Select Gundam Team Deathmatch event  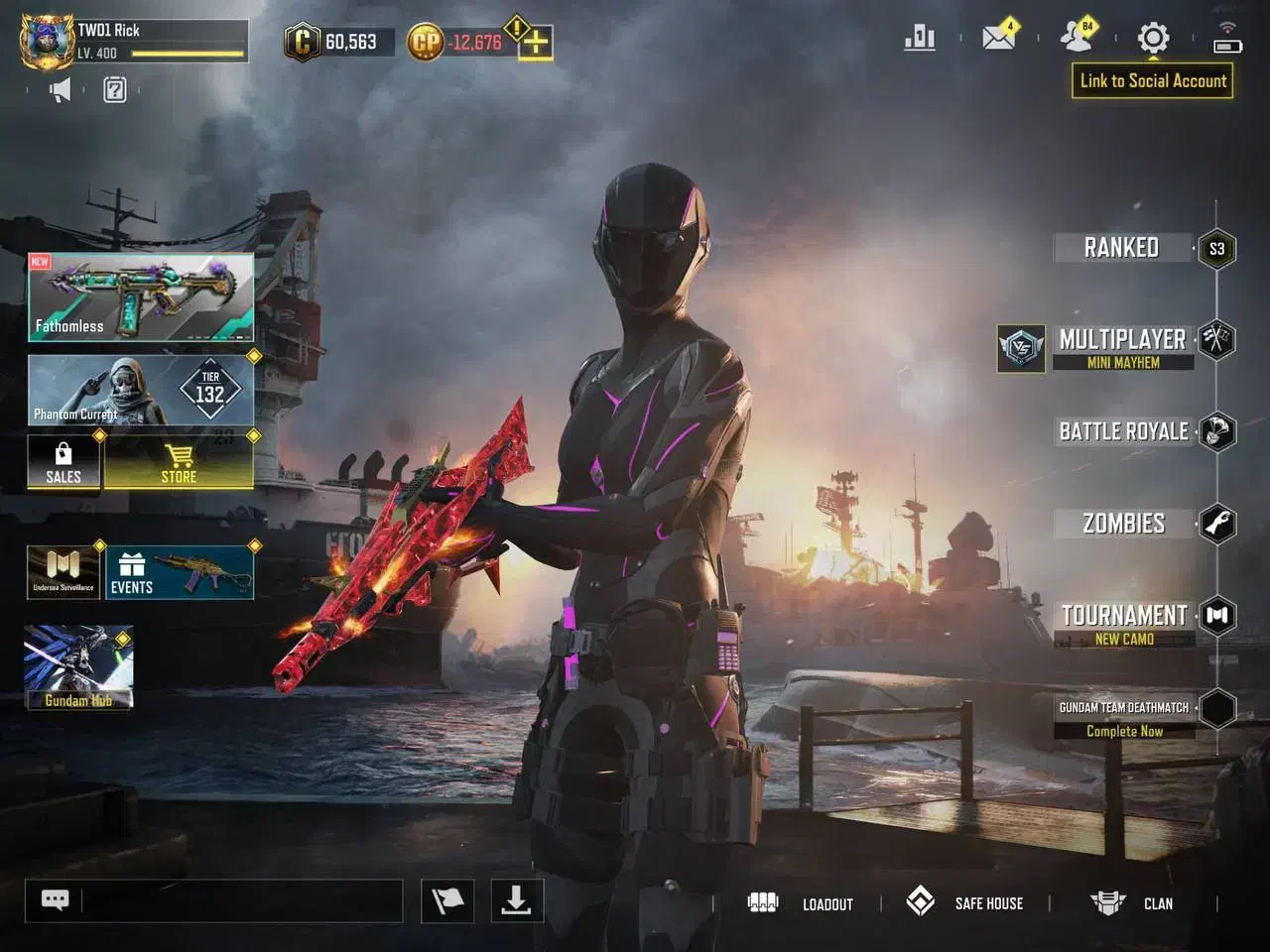[x=1124, y=717]
